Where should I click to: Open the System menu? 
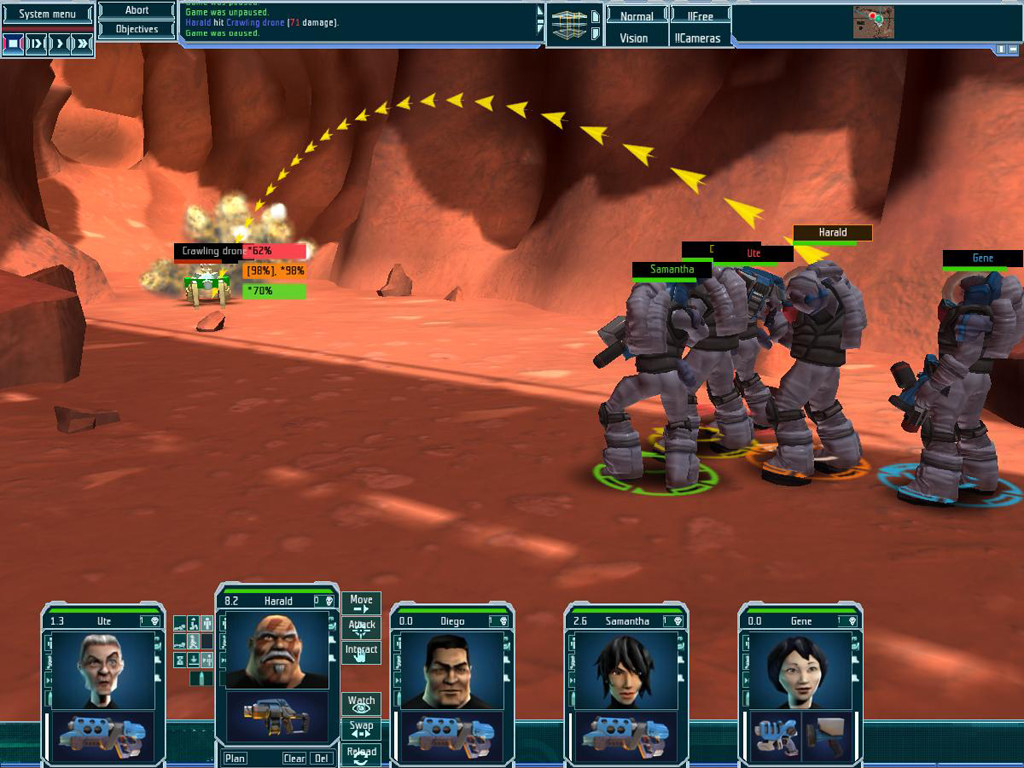coord(48,14)
